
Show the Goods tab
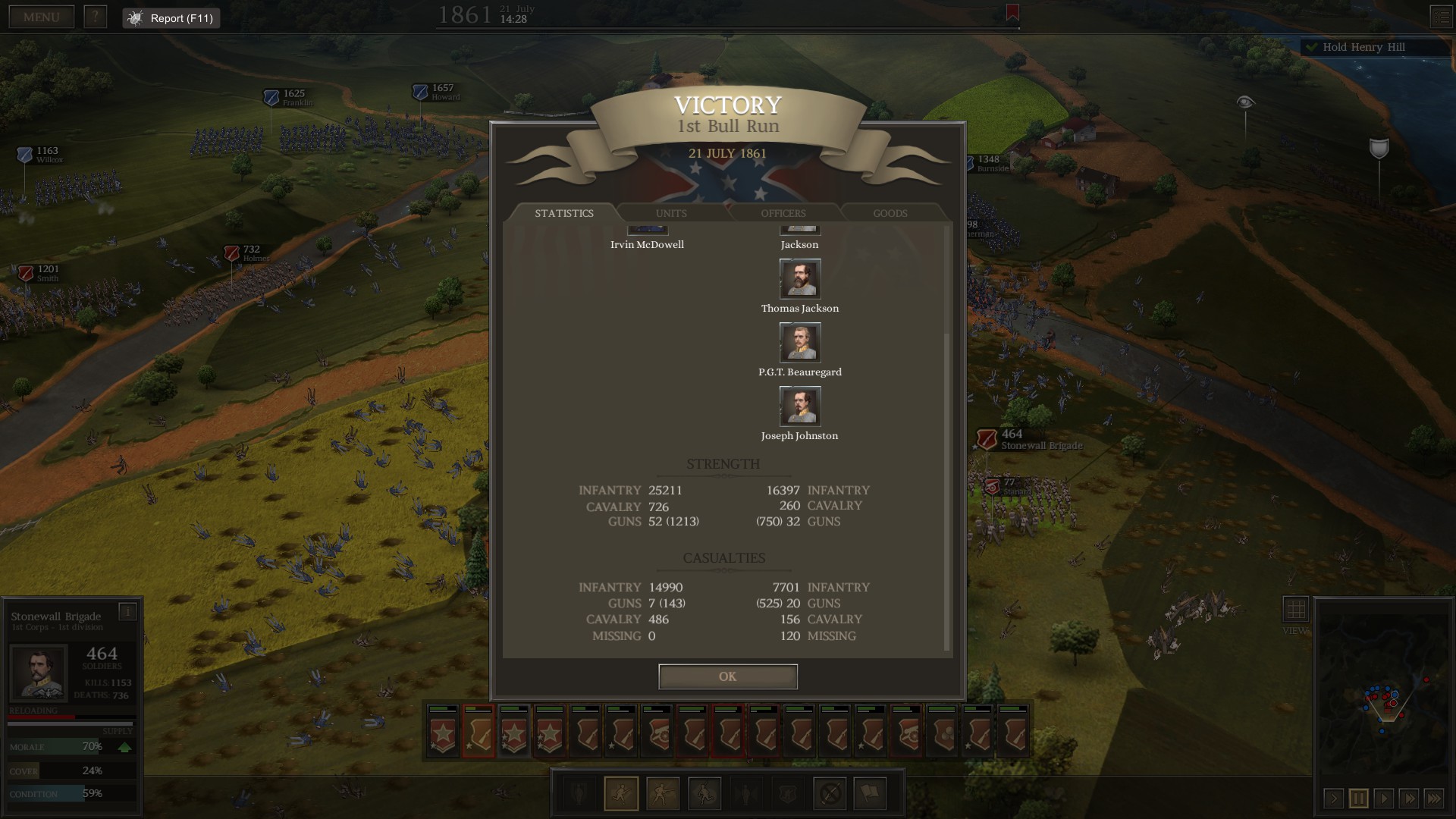890,213
